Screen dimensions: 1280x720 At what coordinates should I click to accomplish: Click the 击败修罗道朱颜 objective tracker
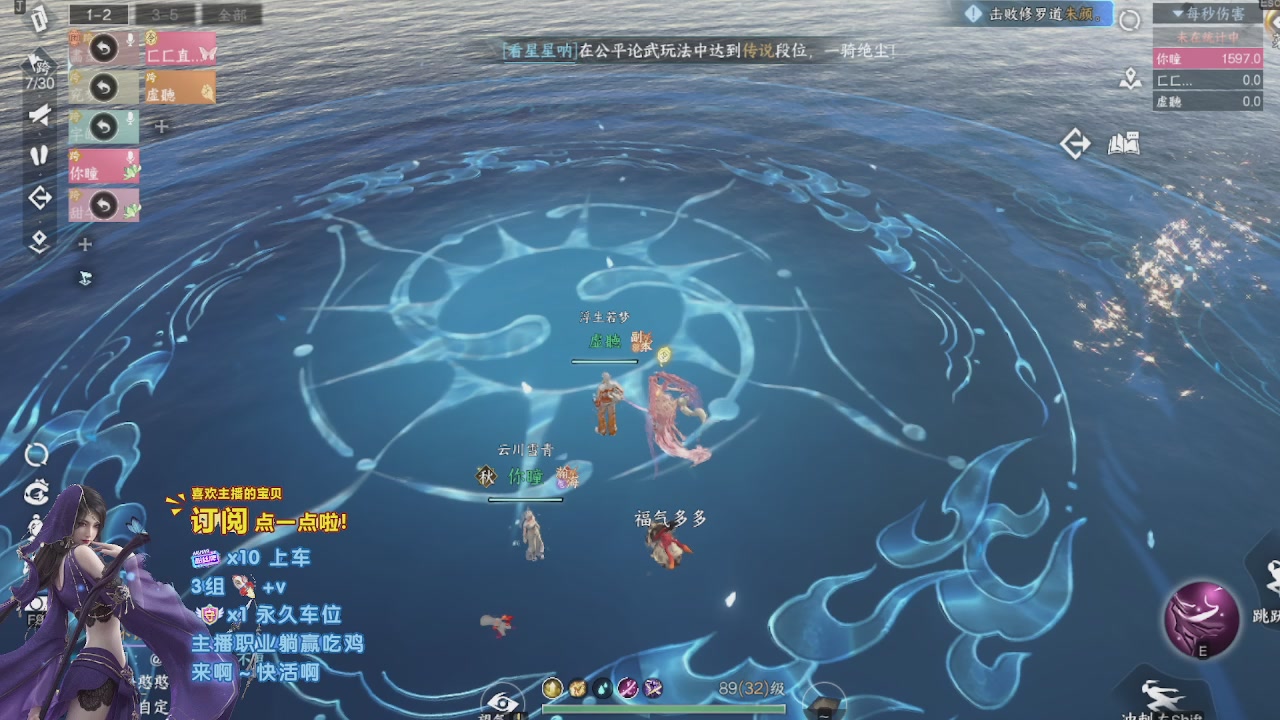(1033, 14)
